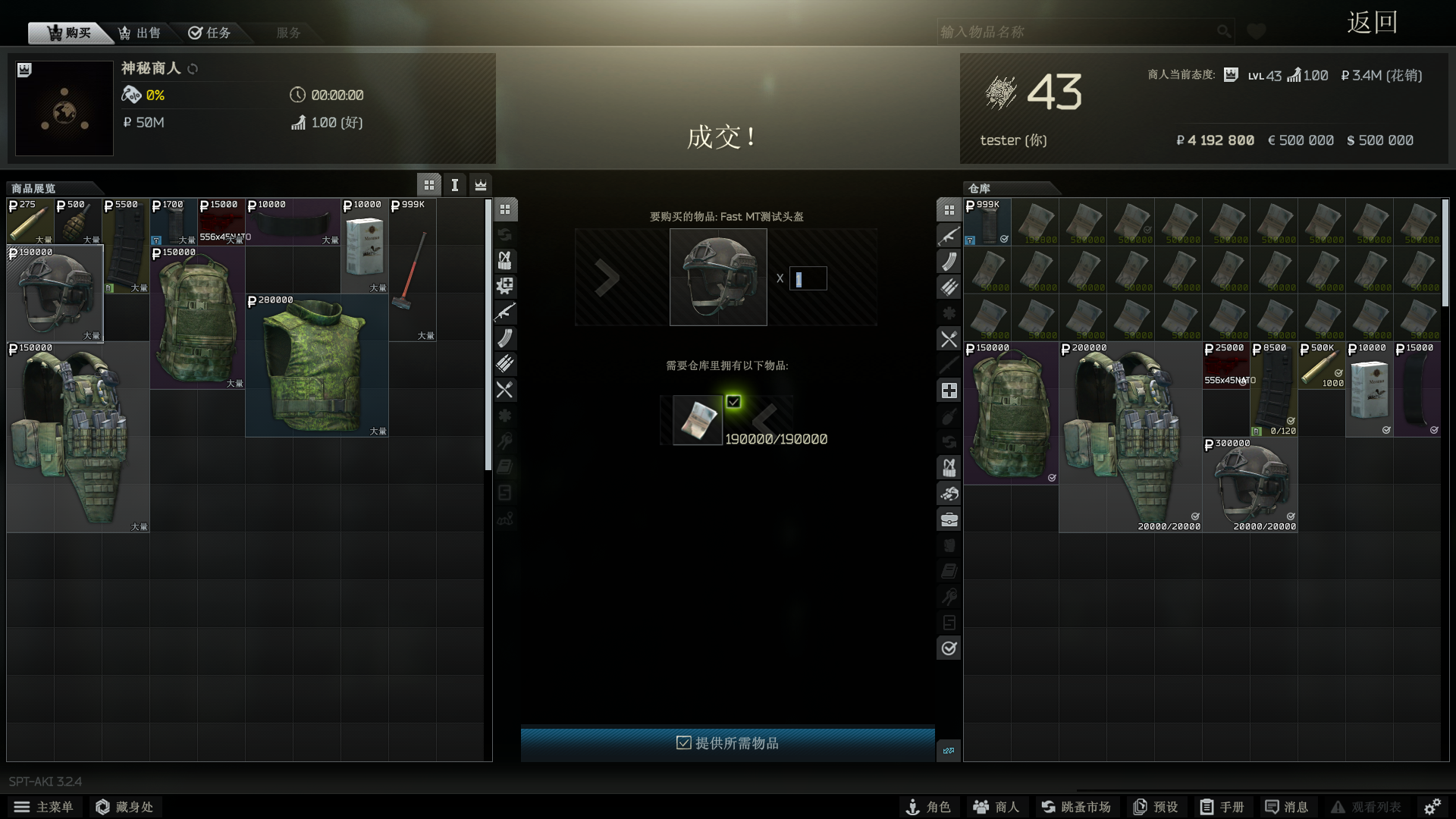Open the 手册 handbook
1456x819 pixels.
click(1222, 807)
